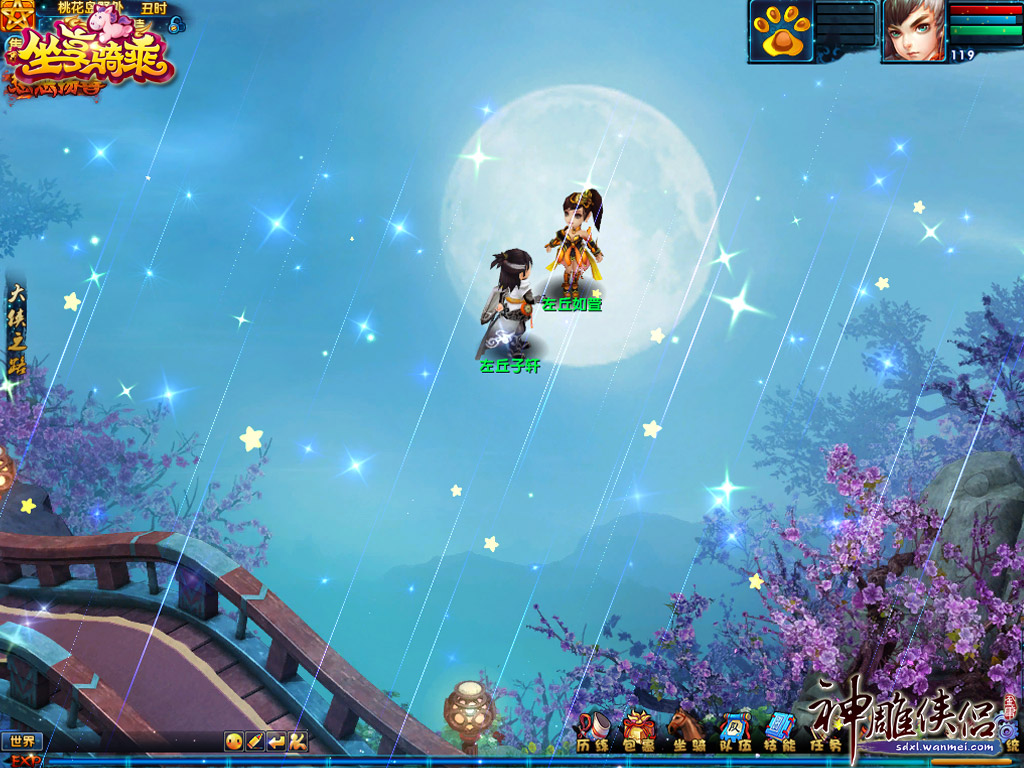The image size is (1024, 768).
Task: Click the yellow return arrow chat button
Action: click(x=277, y=742)
